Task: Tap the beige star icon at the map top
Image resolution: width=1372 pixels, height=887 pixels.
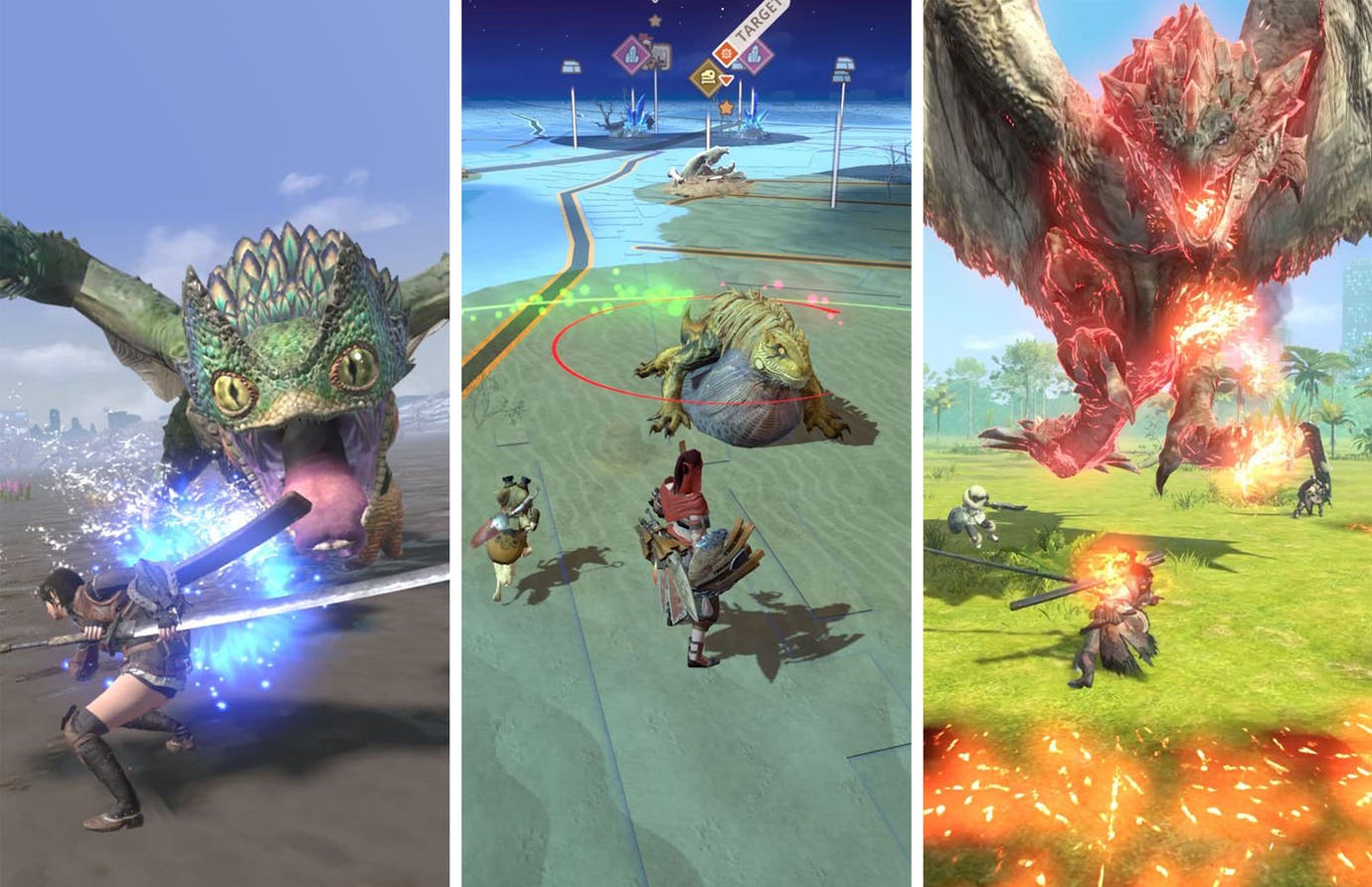Action: click(x=654, y=21)
